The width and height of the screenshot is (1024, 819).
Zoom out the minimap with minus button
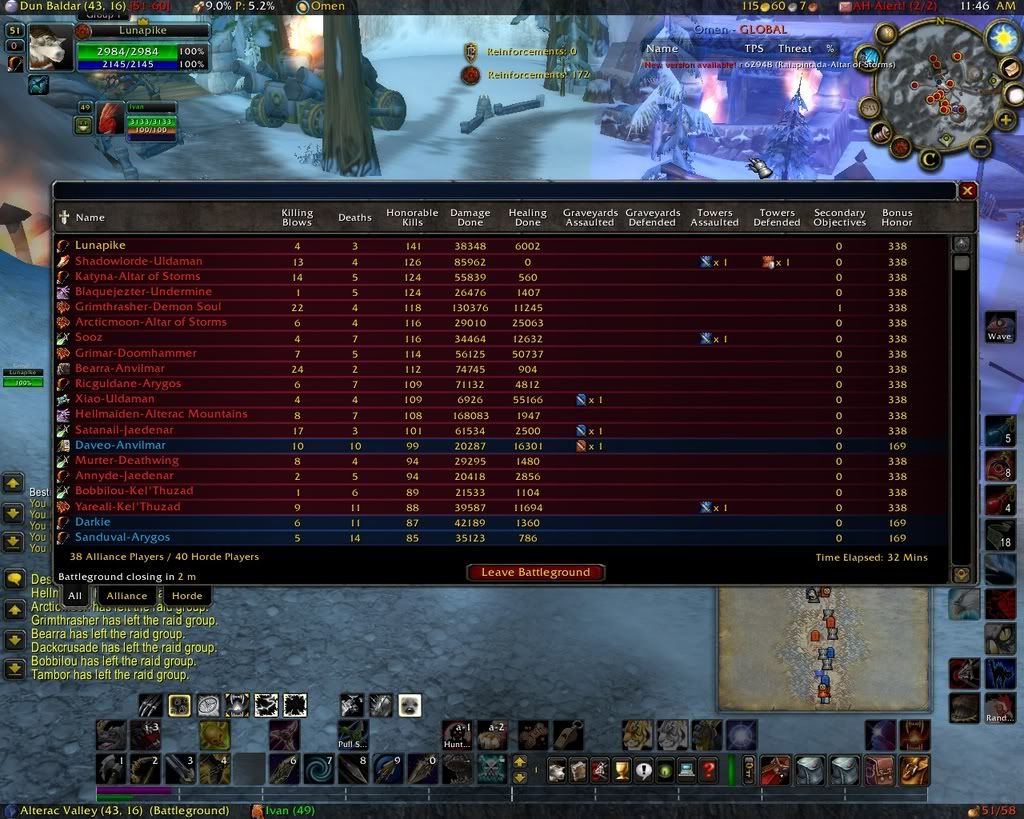[x=981, y=148]
